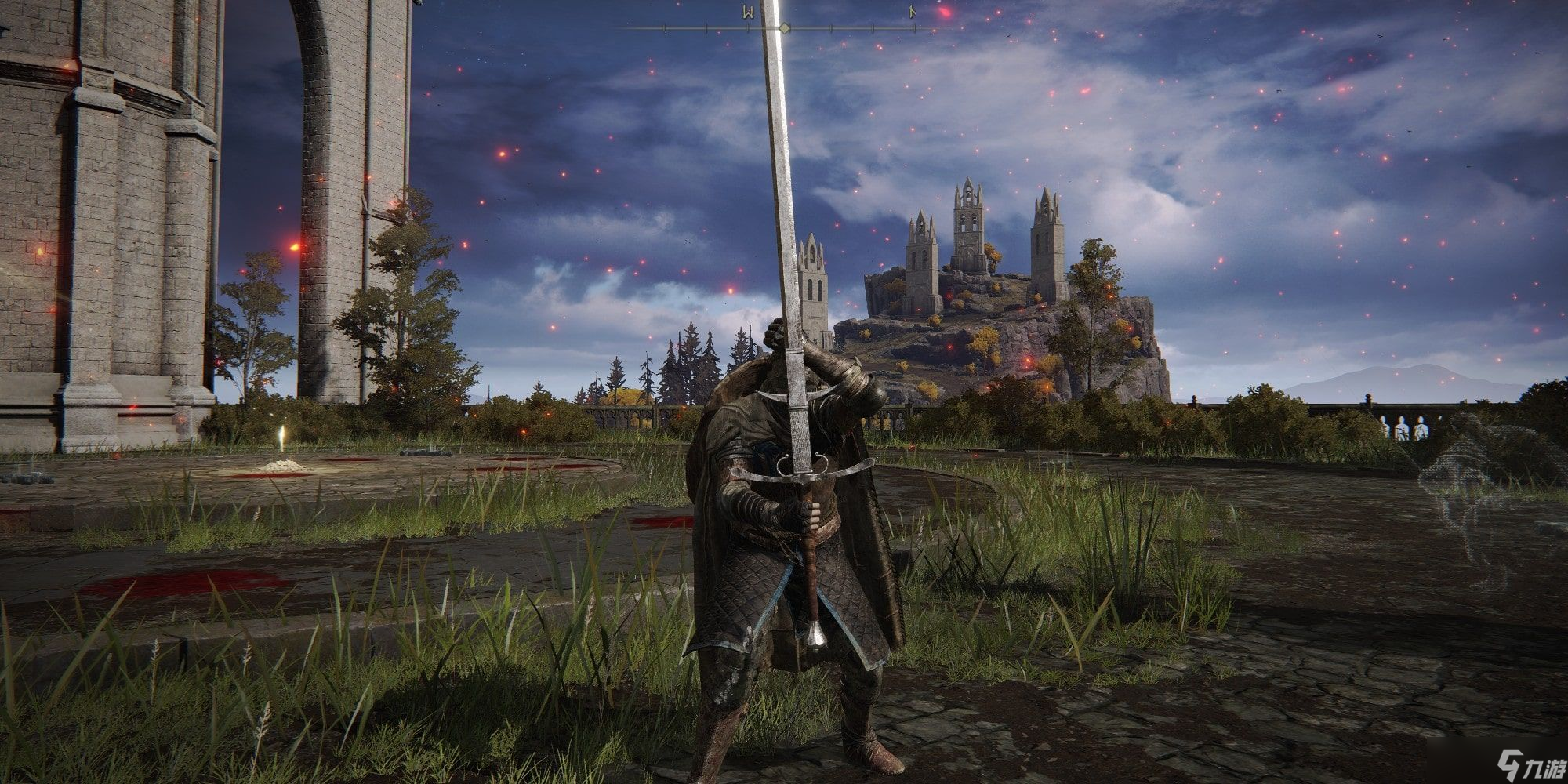Click the compass bar at the top

tap(784, 28)
